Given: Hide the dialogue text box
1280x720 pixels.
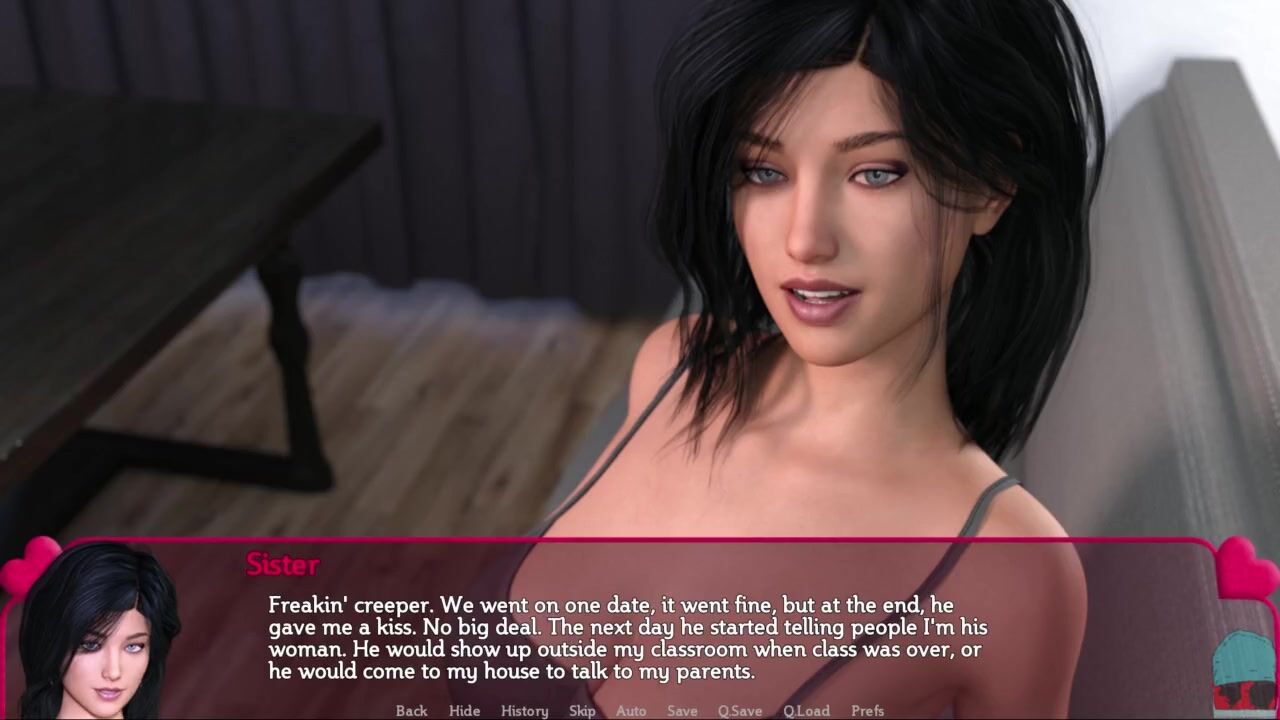Looking at the screenshot, I should [x=464, y=711].
